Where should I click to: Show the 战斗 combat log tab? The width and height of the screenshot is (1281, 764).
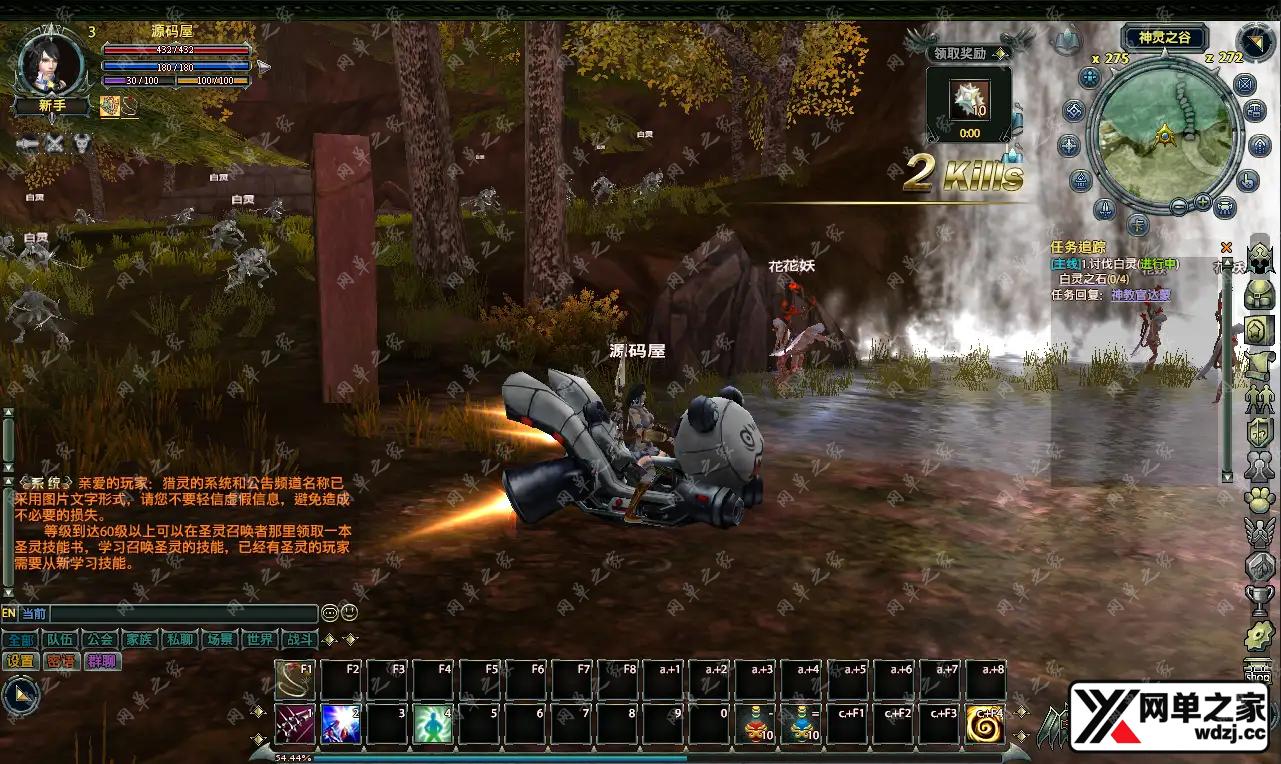point(299,639)
